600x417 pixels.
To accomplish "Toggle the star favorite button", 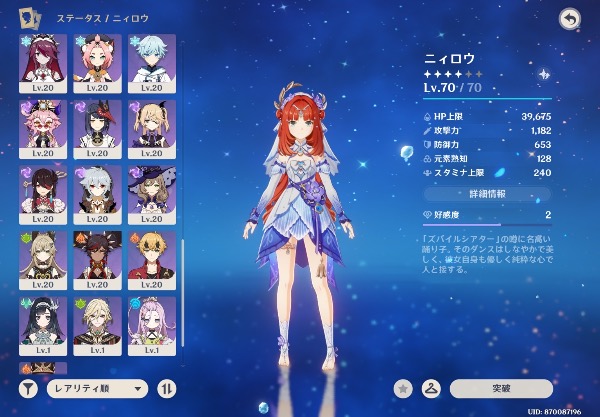I will tap(404, 388).
